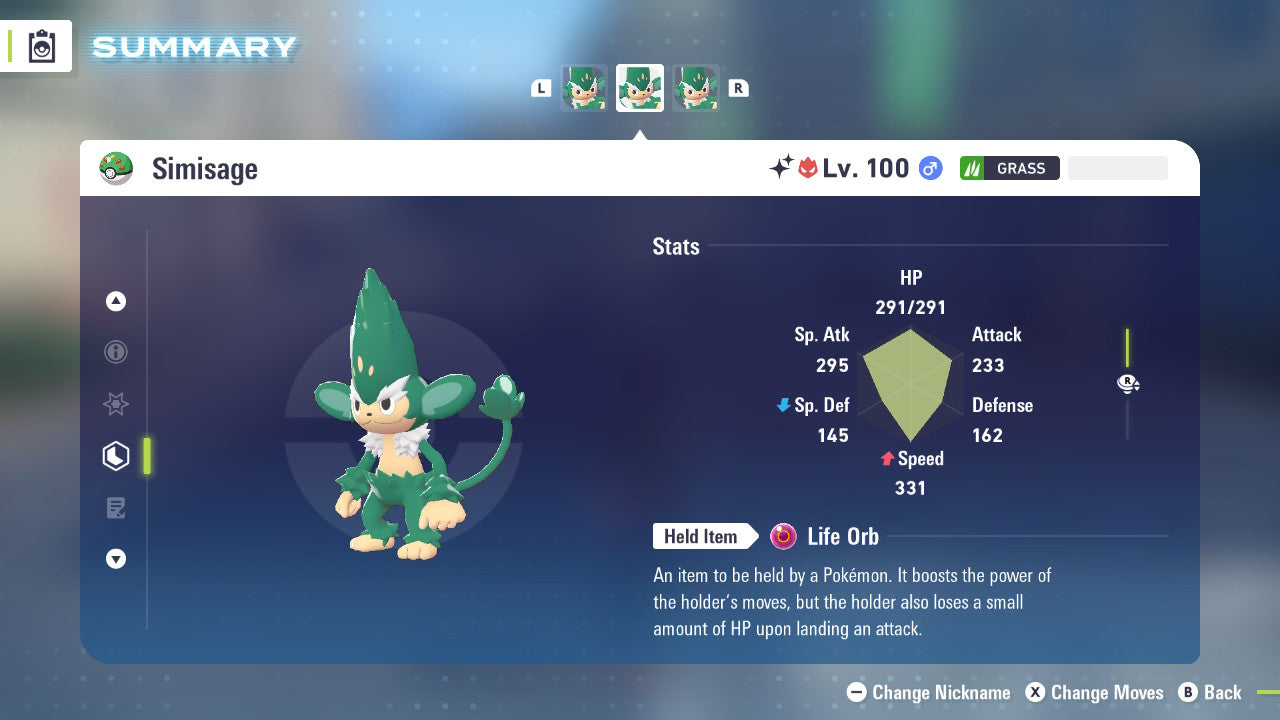
Task: Click the Speed stat boost arrow
Action: [886, 459]
